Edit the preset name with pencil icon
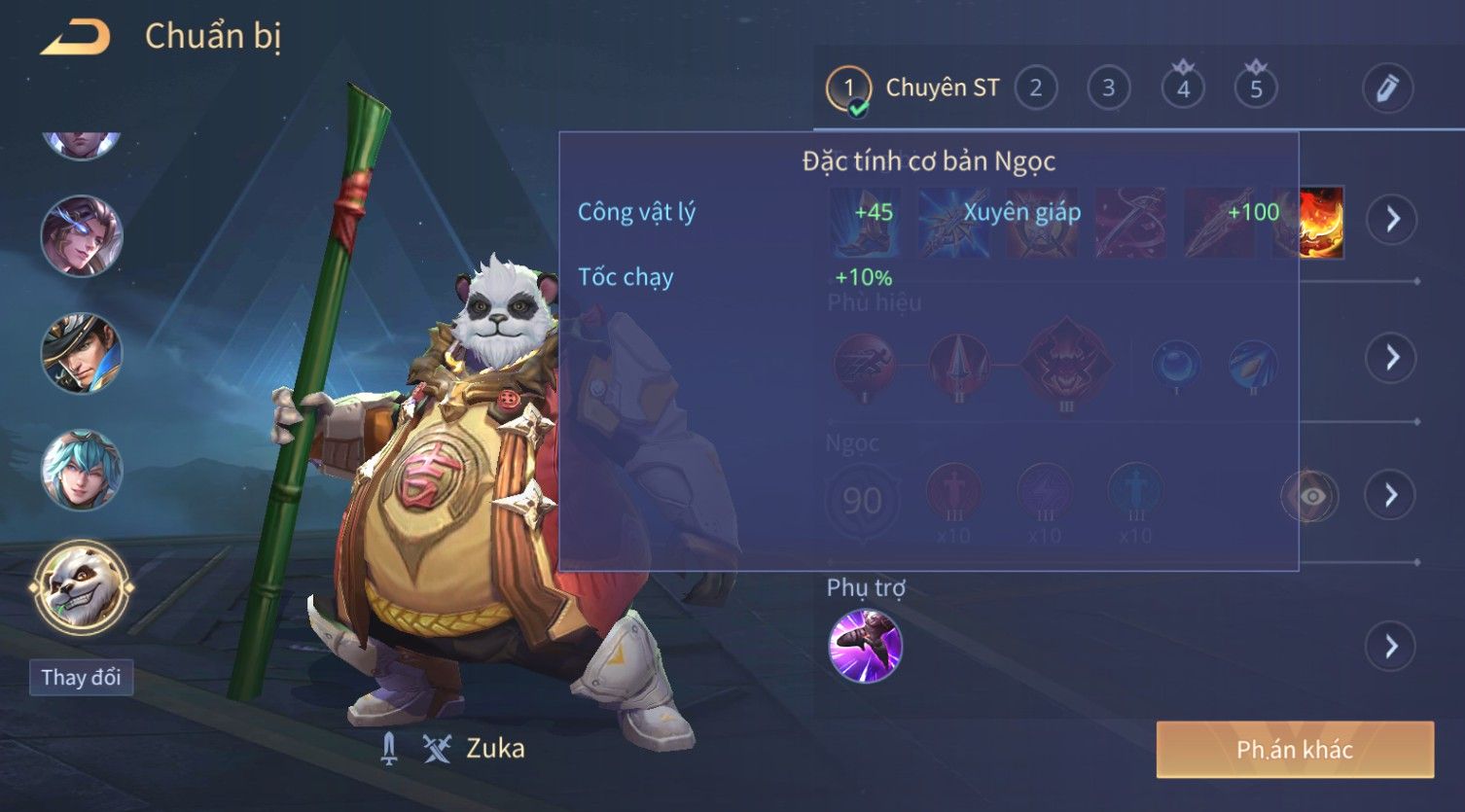This screenshot has width=1465, height=812. (1387, 88)
